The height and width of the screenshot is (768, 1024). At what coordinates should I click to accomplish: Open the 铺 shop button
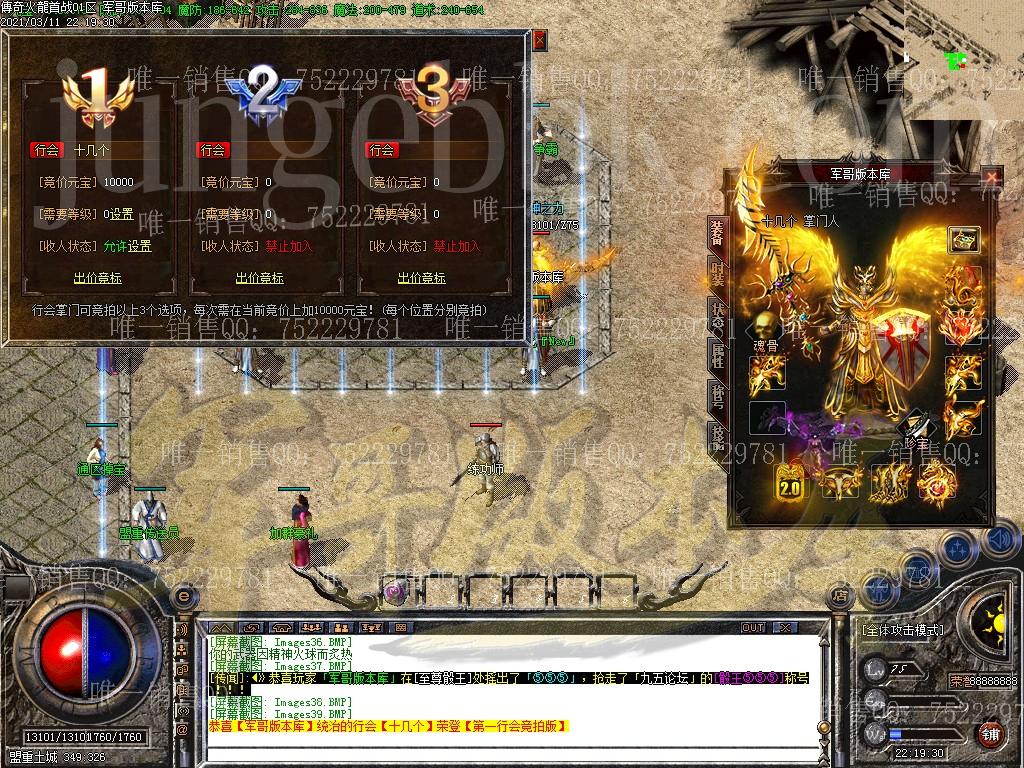click(990, 734)
